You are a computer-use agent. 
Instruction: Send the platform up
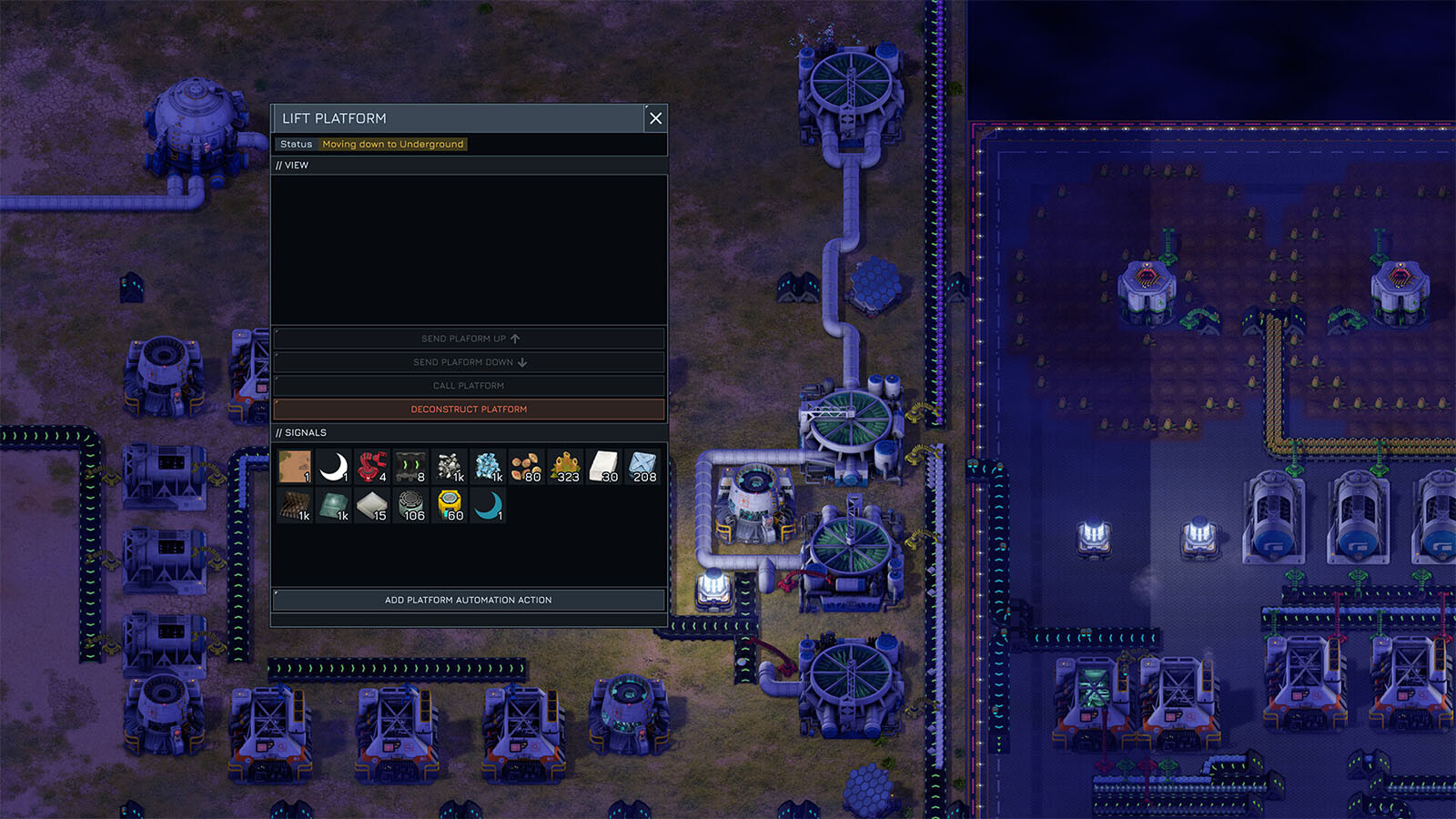point(469,339)
